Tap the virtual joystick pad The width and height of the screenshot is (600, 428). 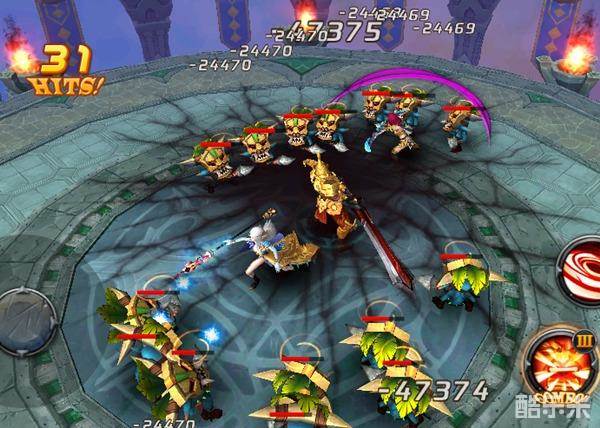coord(22,316)
